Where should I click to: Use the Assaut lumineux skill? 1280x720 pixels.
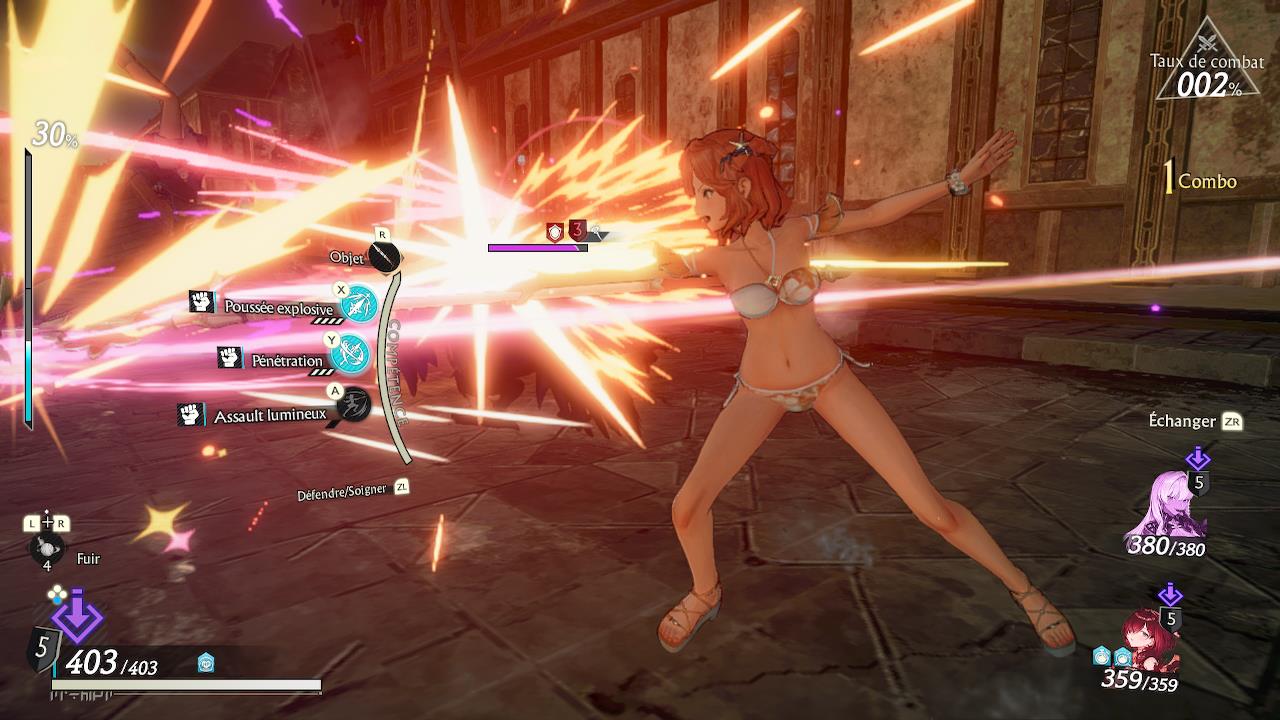click(352, 405)
